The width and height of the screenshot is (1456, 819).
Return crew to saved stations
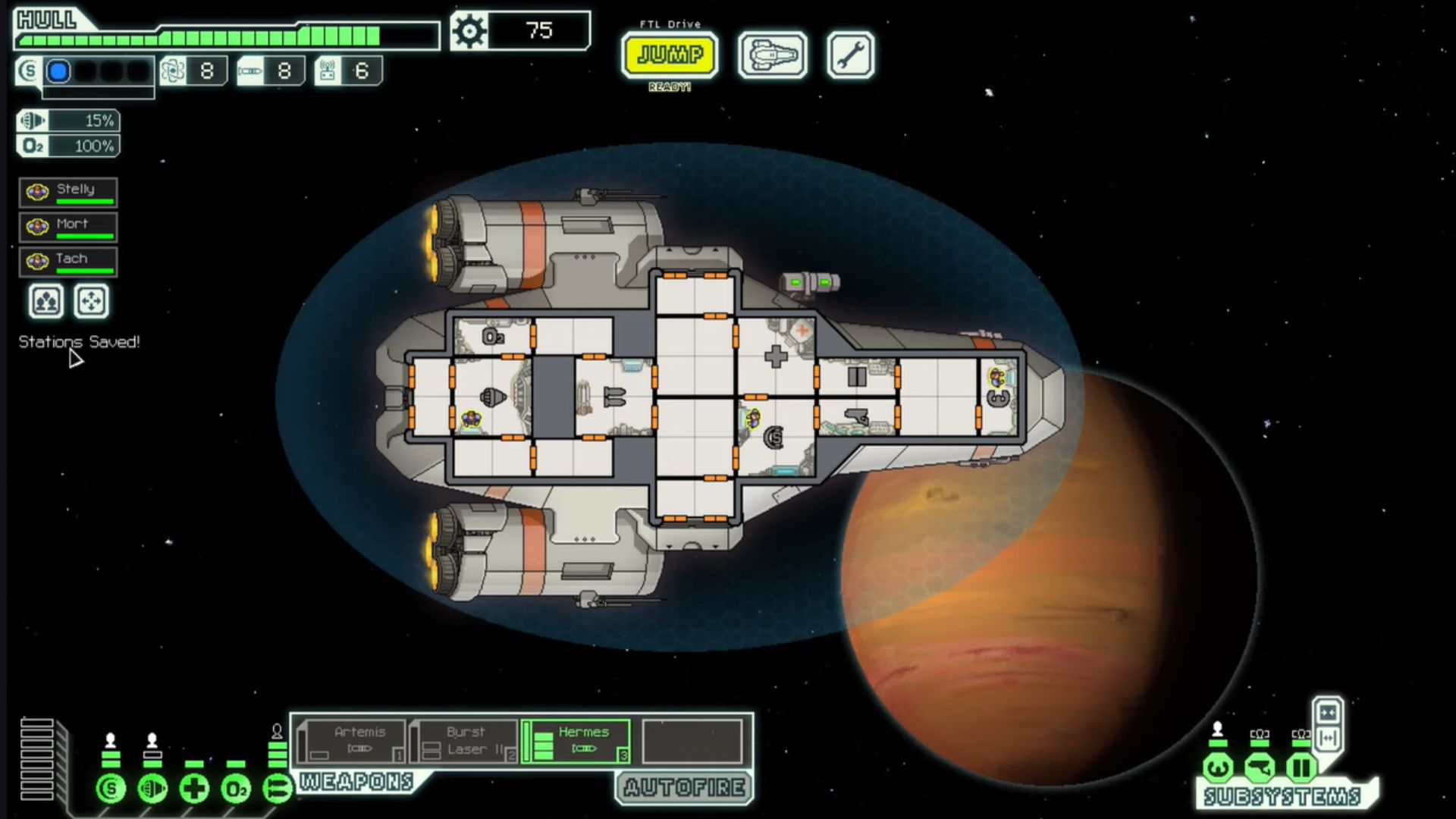pyautogui.click(x=91, y=302)
